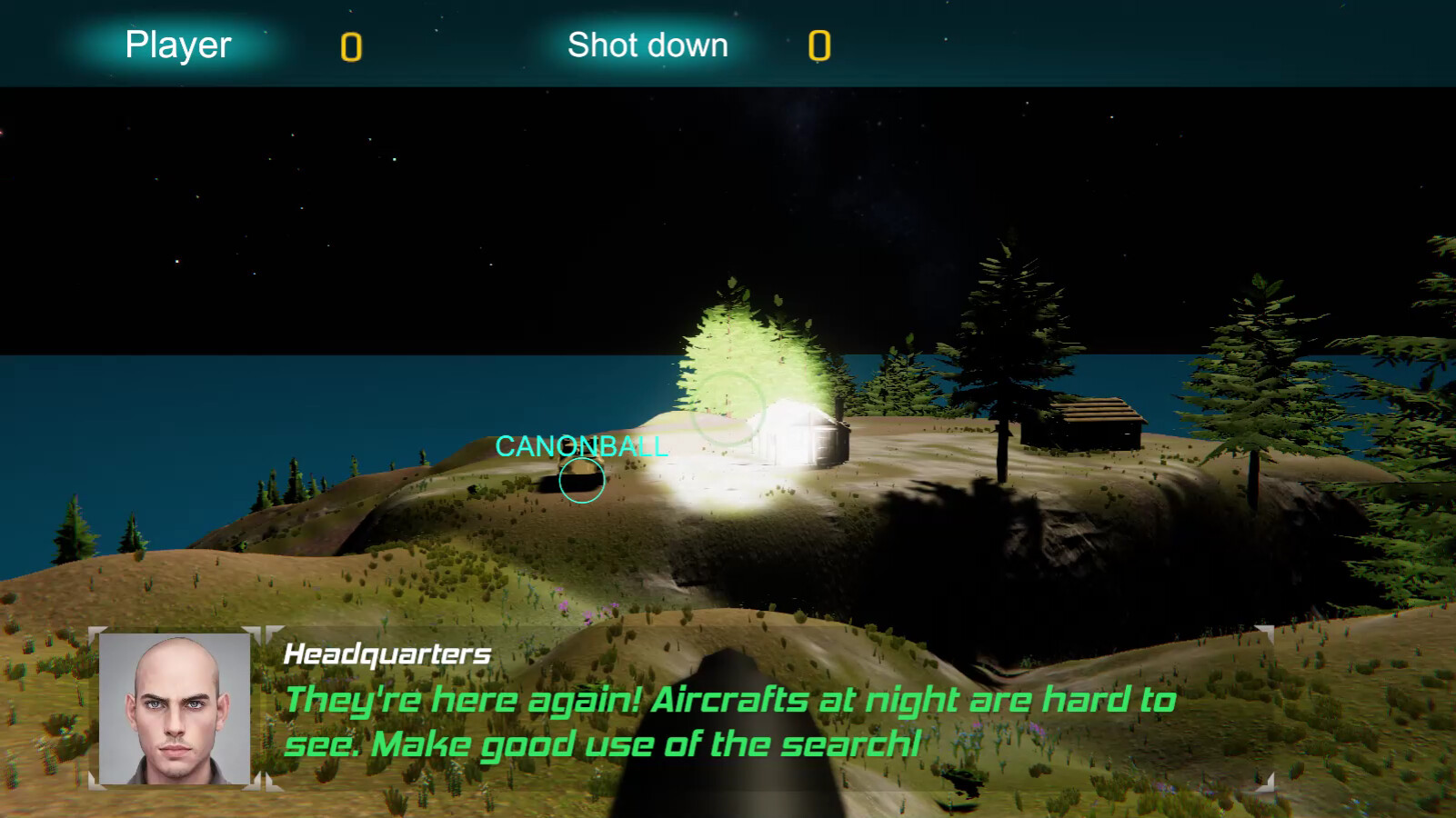Screen dimensions: 1456x818
Task: Click the Headquarters name label
Action: tap(387, 653)
